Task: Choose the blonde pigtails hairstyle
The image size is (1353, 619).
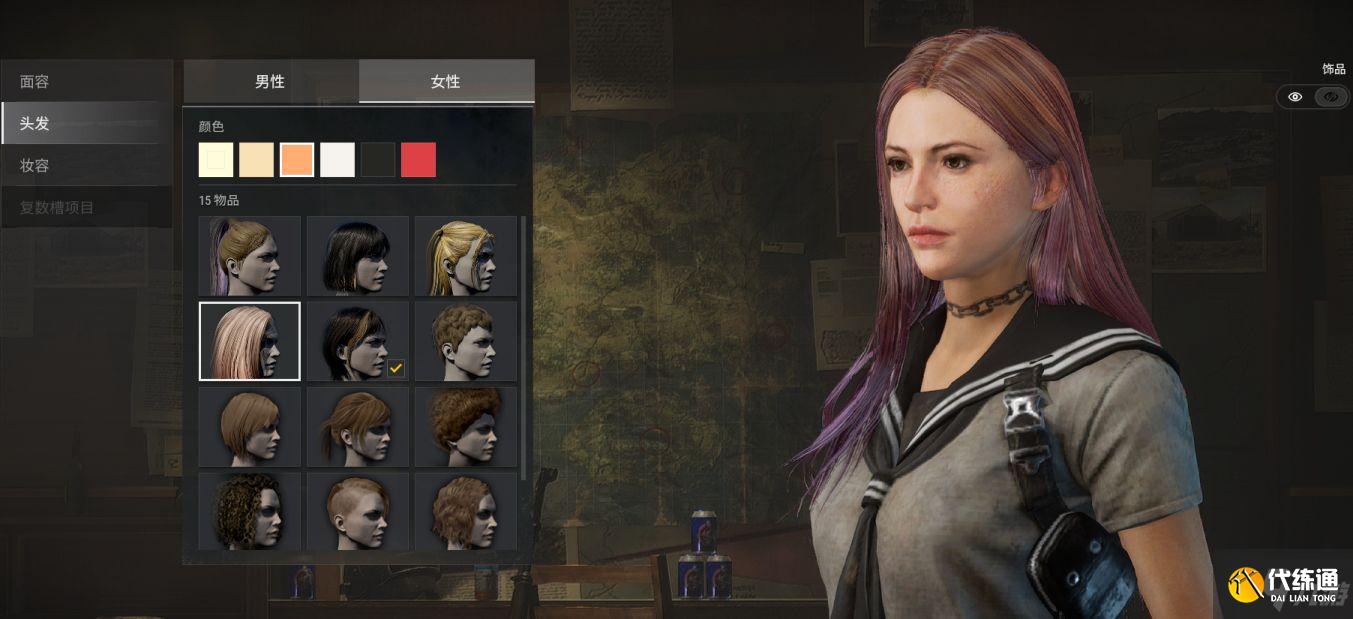Action: pyautogui.click(x=465, y=256)
